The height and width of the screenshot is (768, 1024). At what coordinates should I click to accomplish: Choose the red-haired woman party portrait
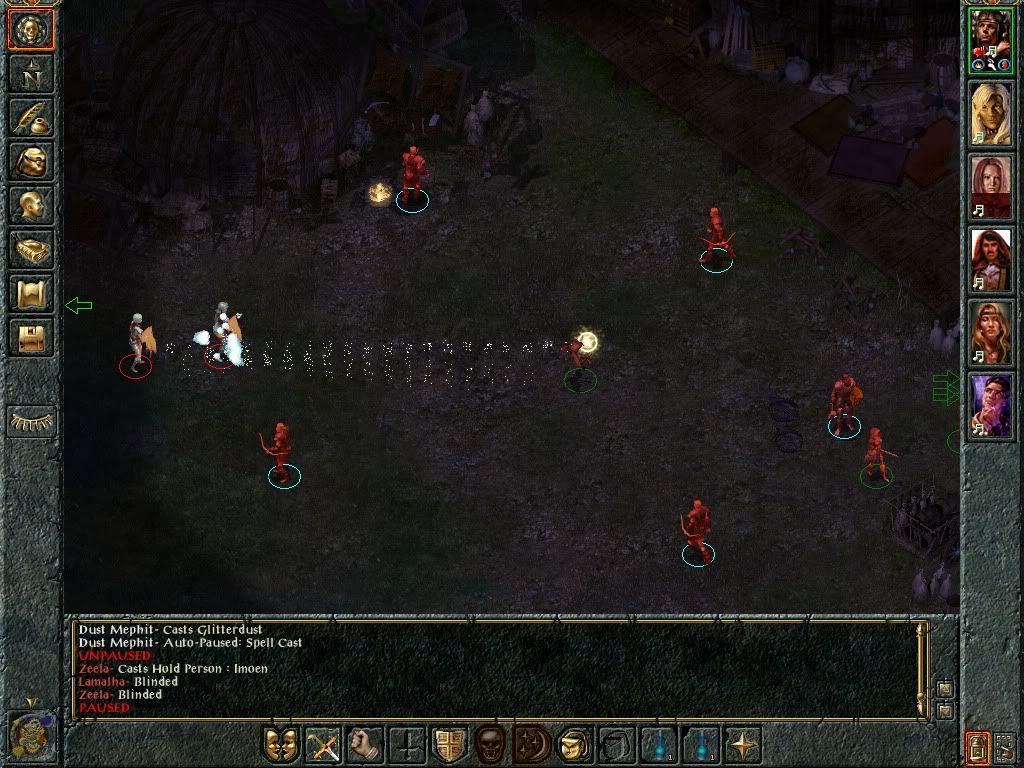(990, 187)
